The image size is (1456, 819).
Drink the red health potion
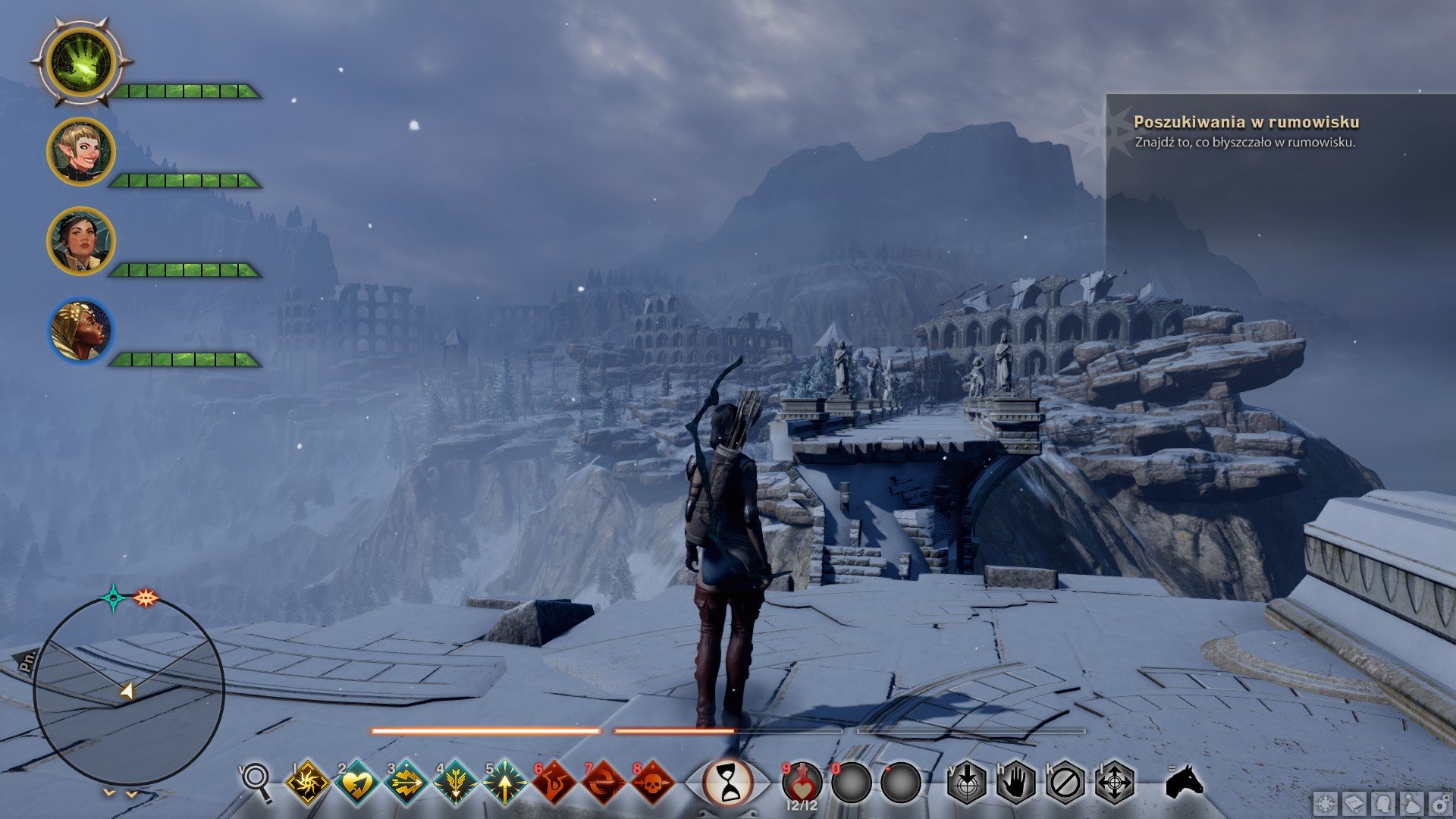[802, 781]
